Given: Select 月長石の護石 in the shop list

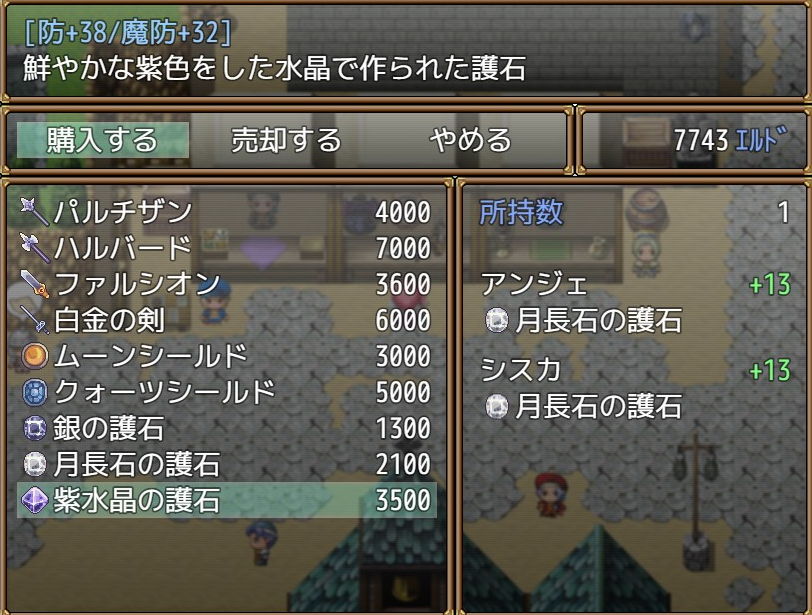Looking at the screenshot, I should coord(226,464).
